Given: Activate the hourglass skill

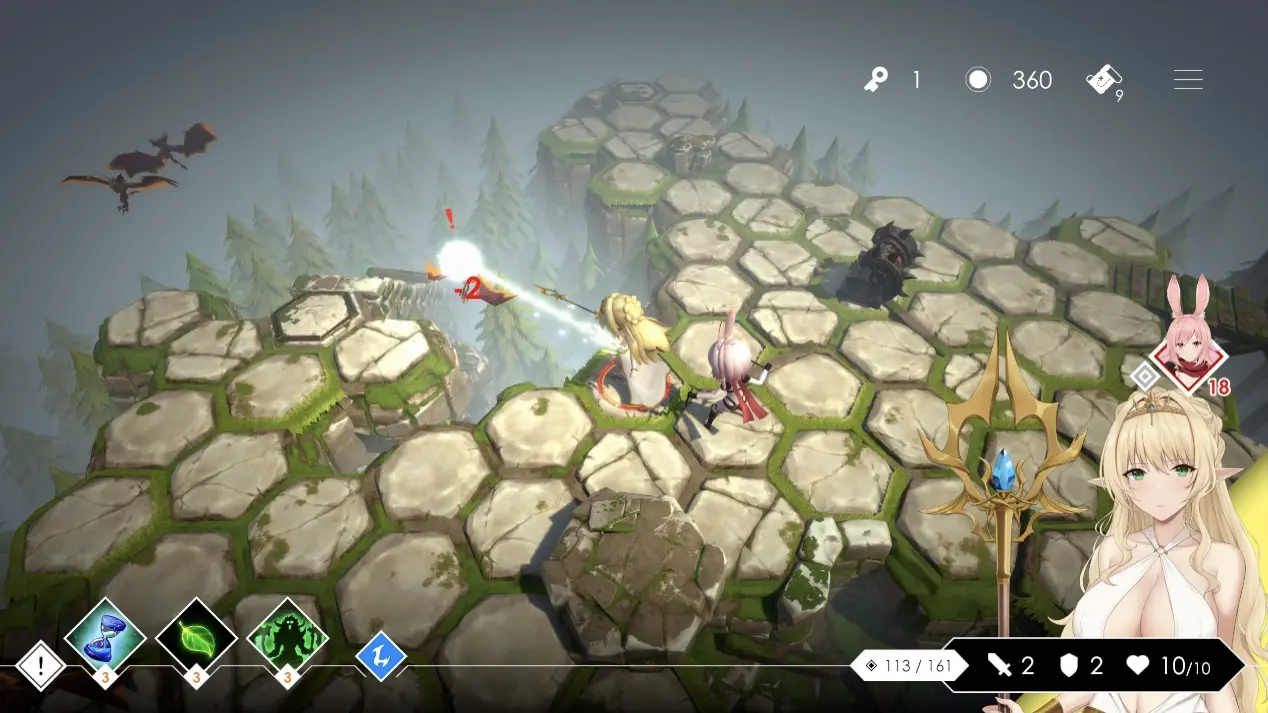Looking at the screenshot, I should tap(105, 636).
